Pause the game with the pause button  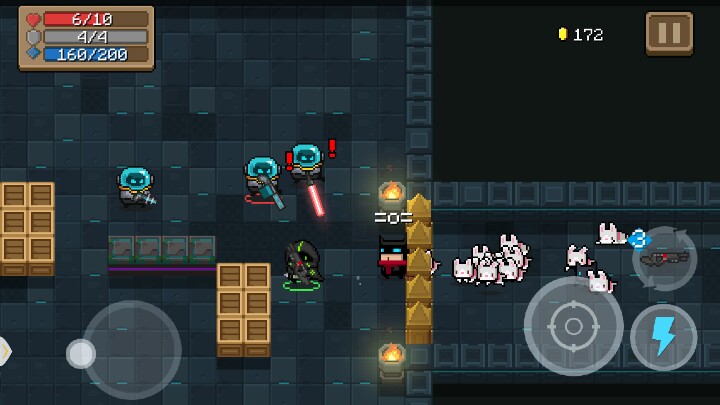coord(669,33)
